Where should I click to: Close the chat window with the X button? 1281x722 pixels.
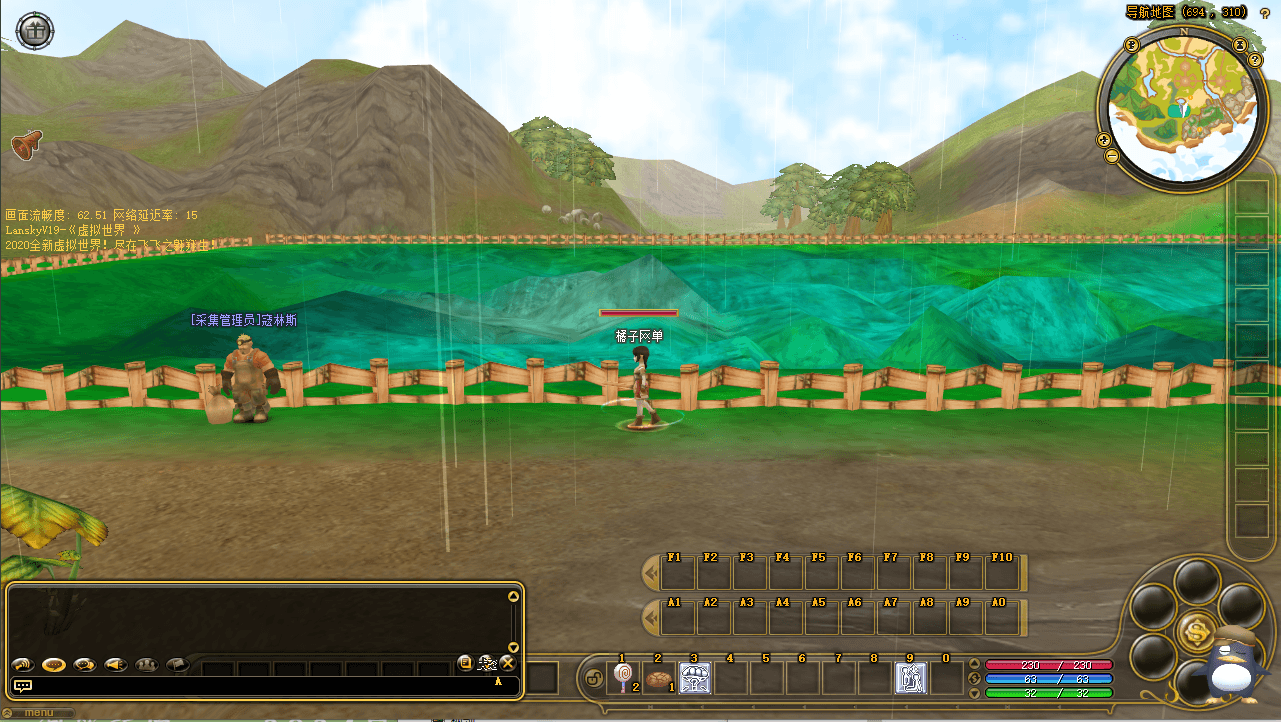pos(508,663)
